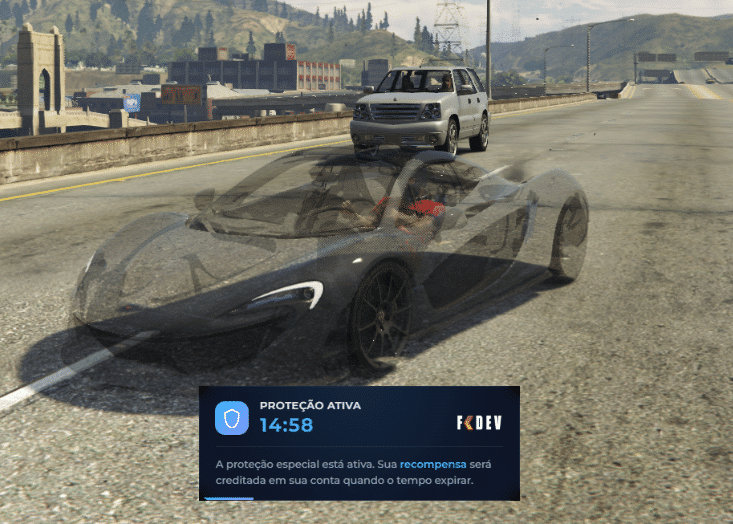This screenshot has width=733, height=524.
Task: Select the "Proteção Ativa" notification title
Action: [x=310, y=406]
